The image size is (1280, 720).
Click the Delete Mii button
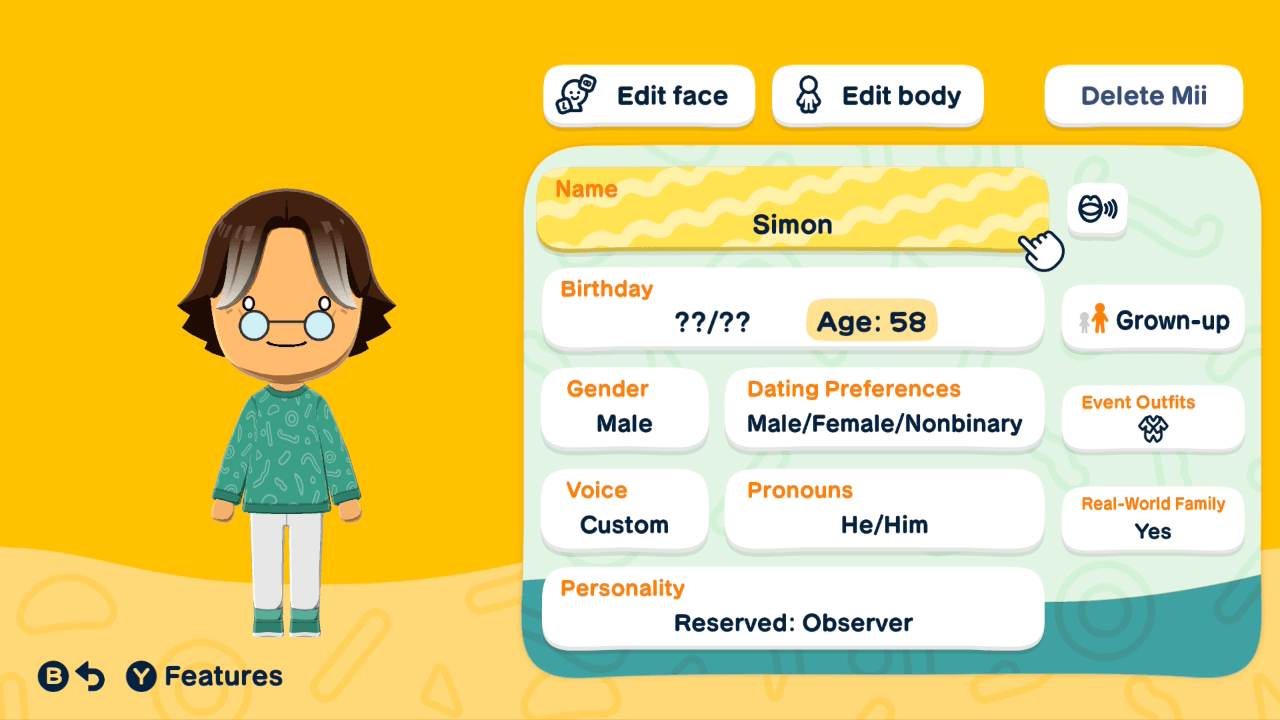pyautogui.click(x=1143, y=95)
